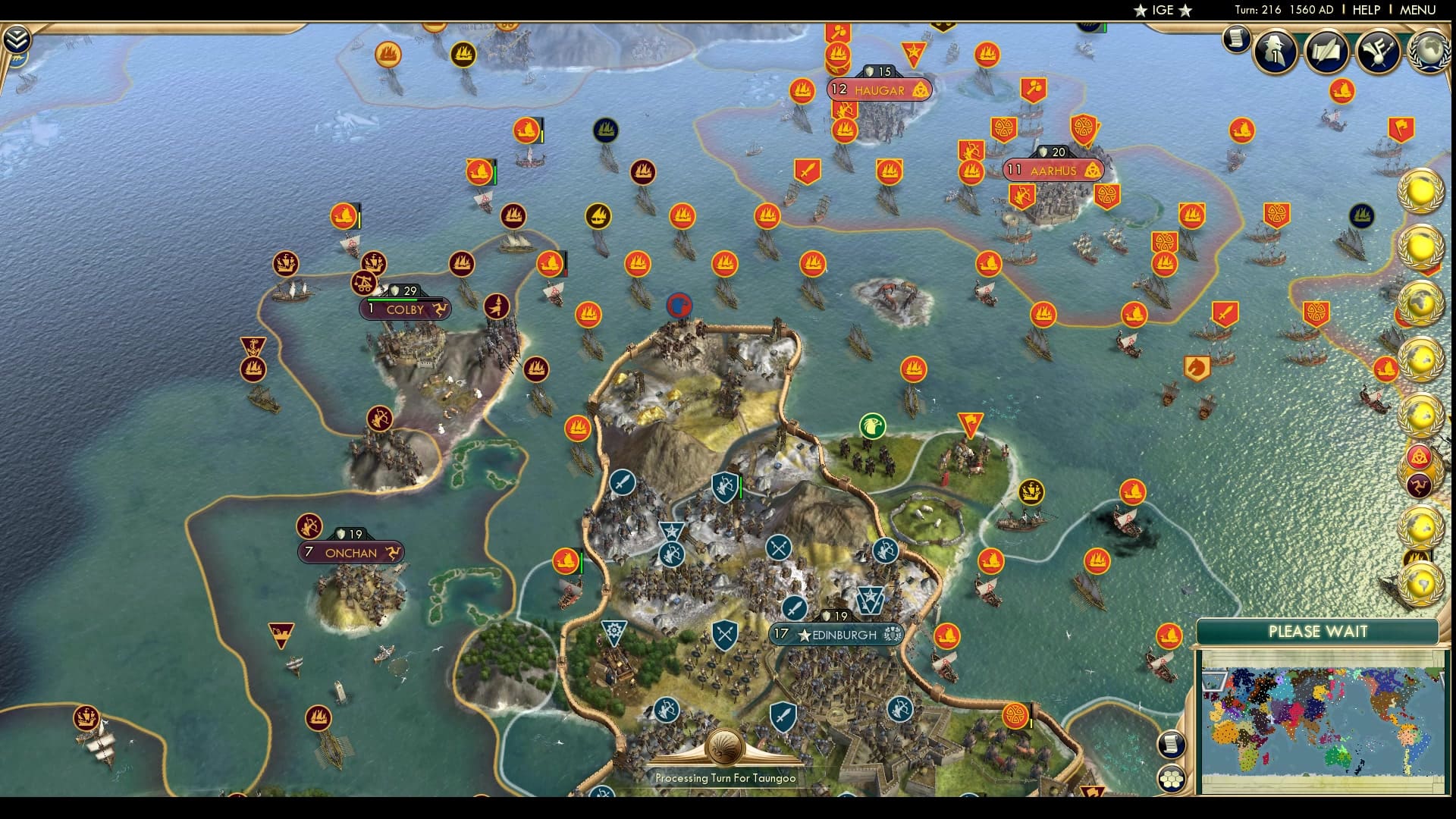1456x819 pixels.
Task: Open Edinburgh by clicking its city banner
Action: pyautogui.click(x=836, y=635)
